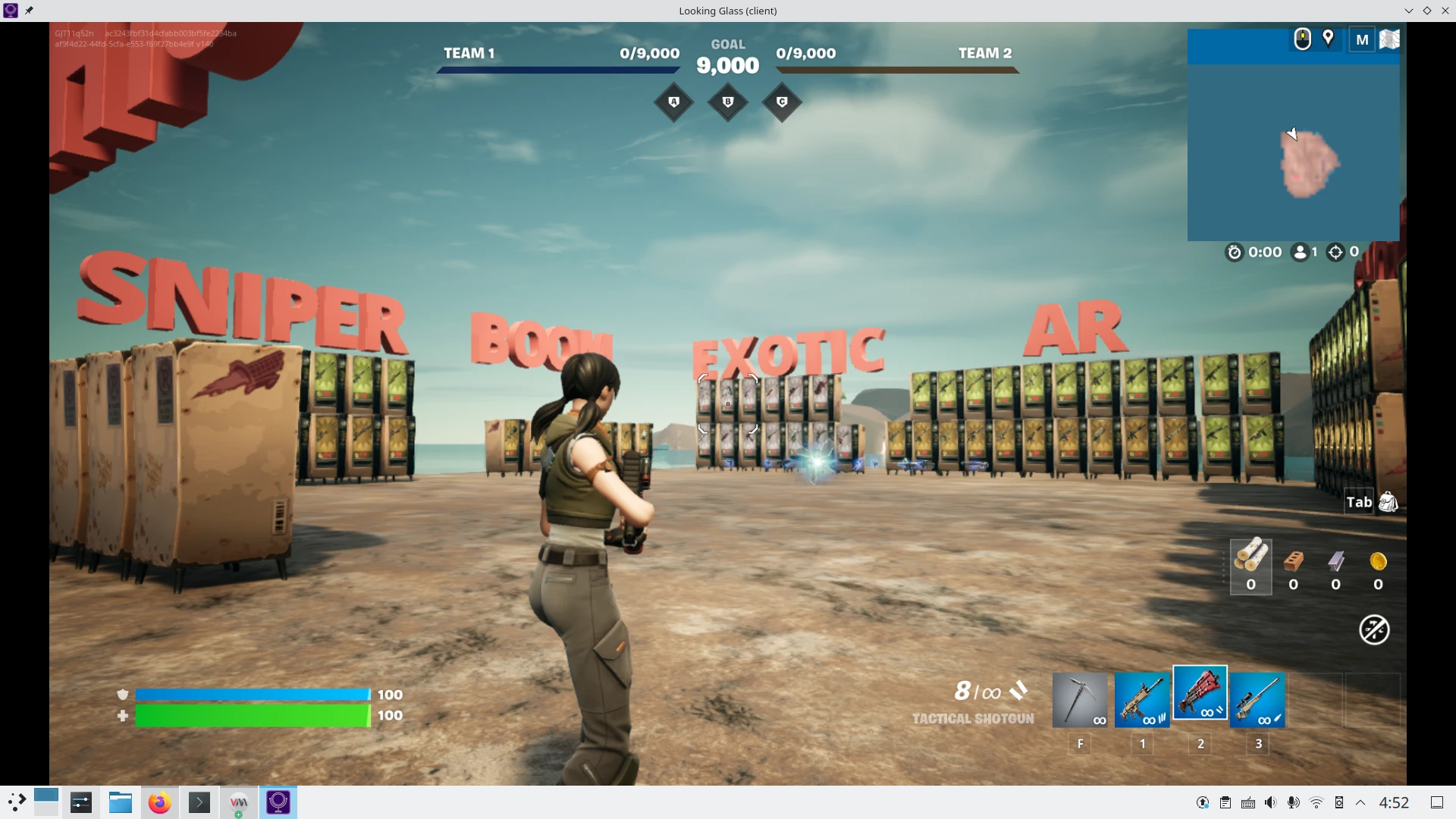Switch to the sniper rifle slot

[x=1257, y=700]
